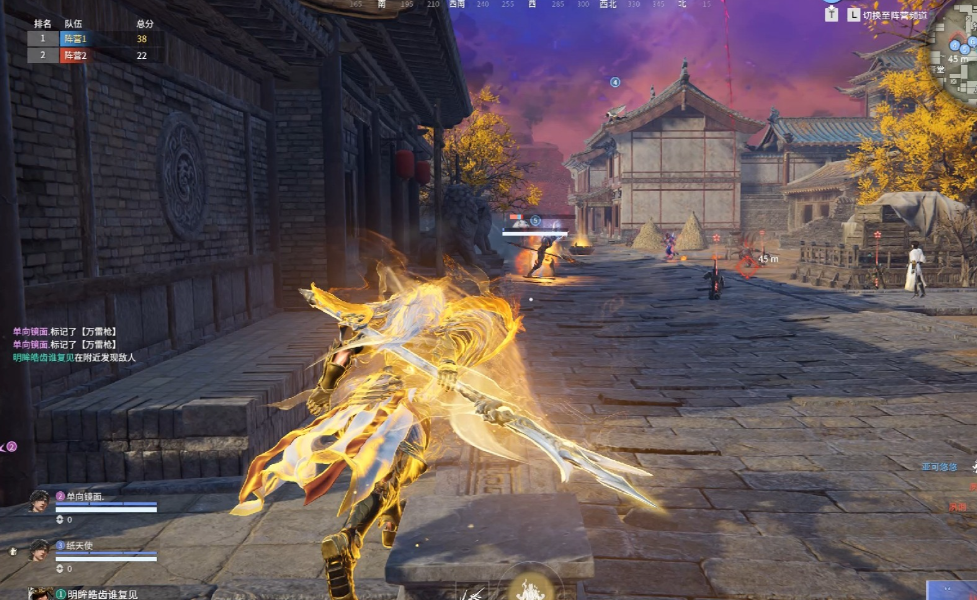Open the chat message log
This screenshot has width=977, height=600.
point(75,344)
